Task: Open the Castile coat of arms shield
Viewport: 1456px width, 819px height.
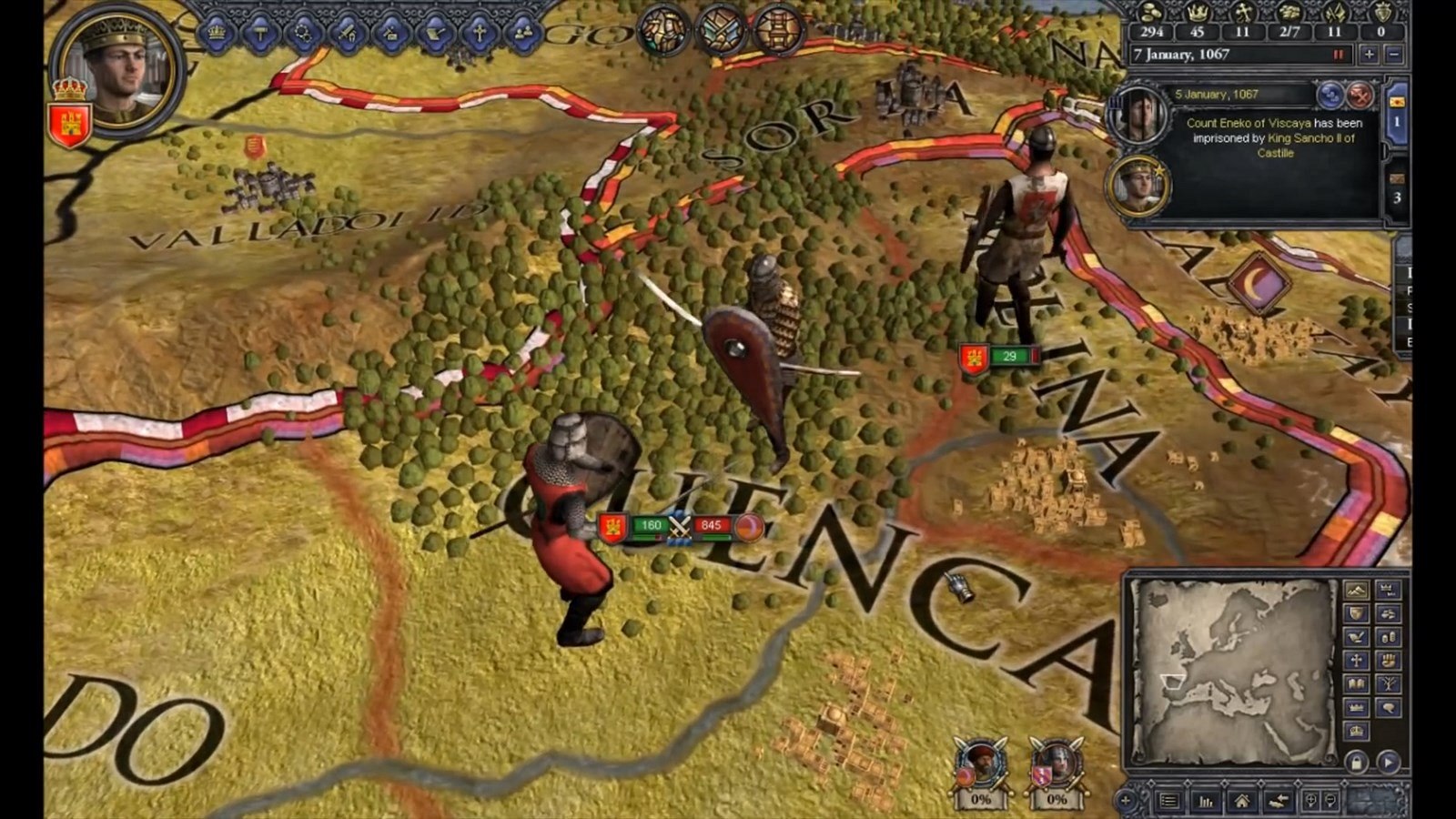Action: tap(69, 124)
